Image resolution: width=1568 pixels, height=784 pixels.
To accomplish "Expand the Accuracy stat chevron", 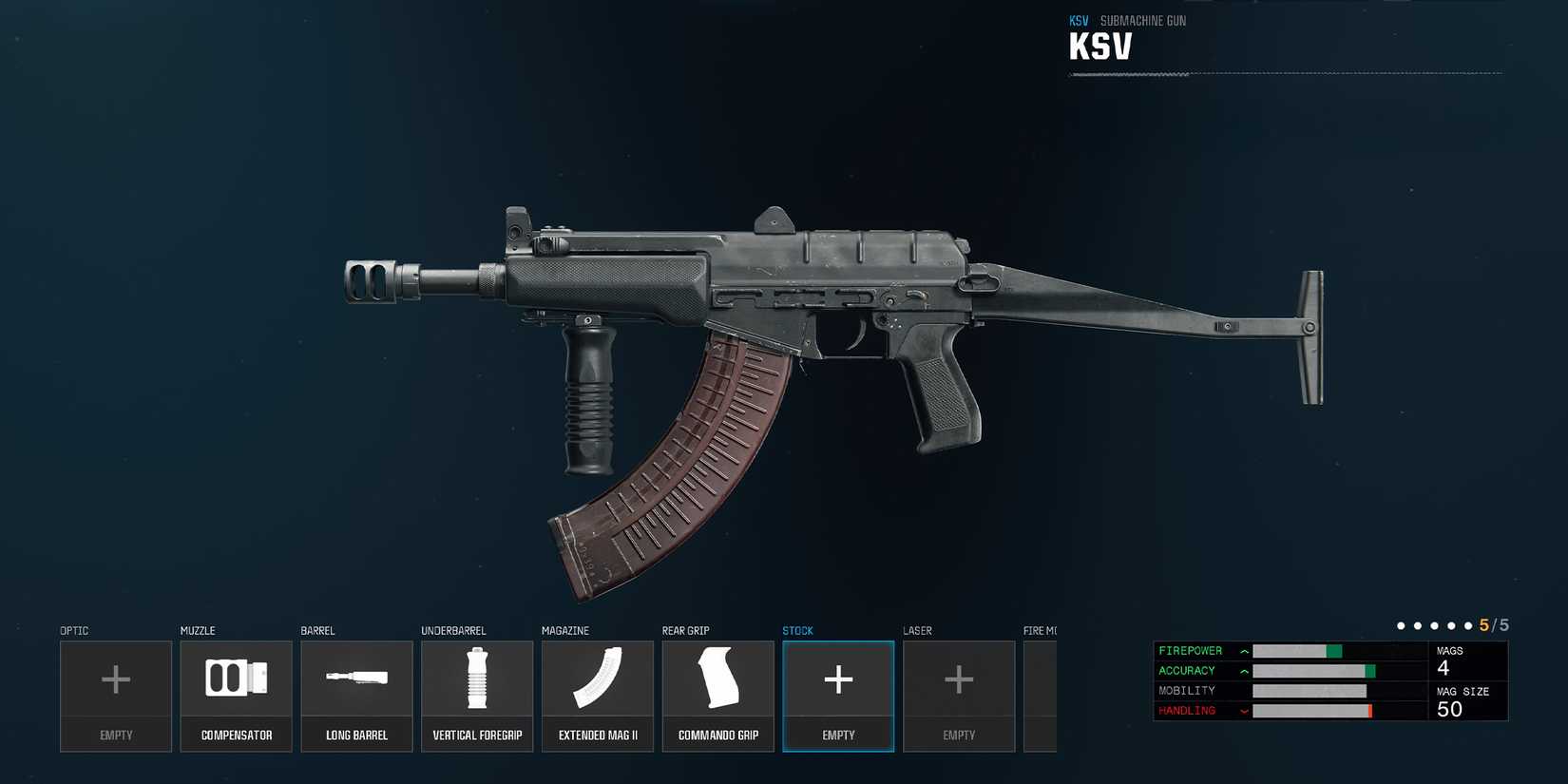I will (x=1243, y=671).
